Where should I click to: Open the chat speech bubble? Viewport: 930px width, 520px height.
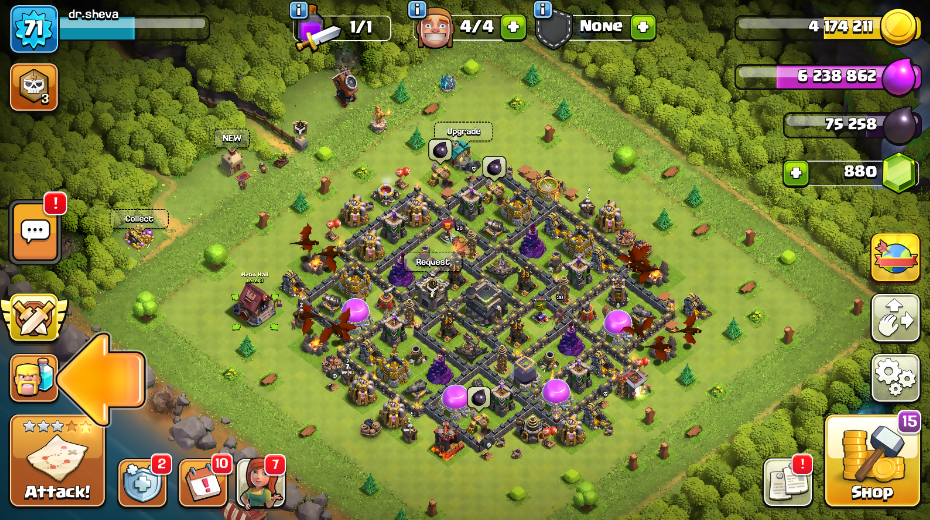coord(35,232)
